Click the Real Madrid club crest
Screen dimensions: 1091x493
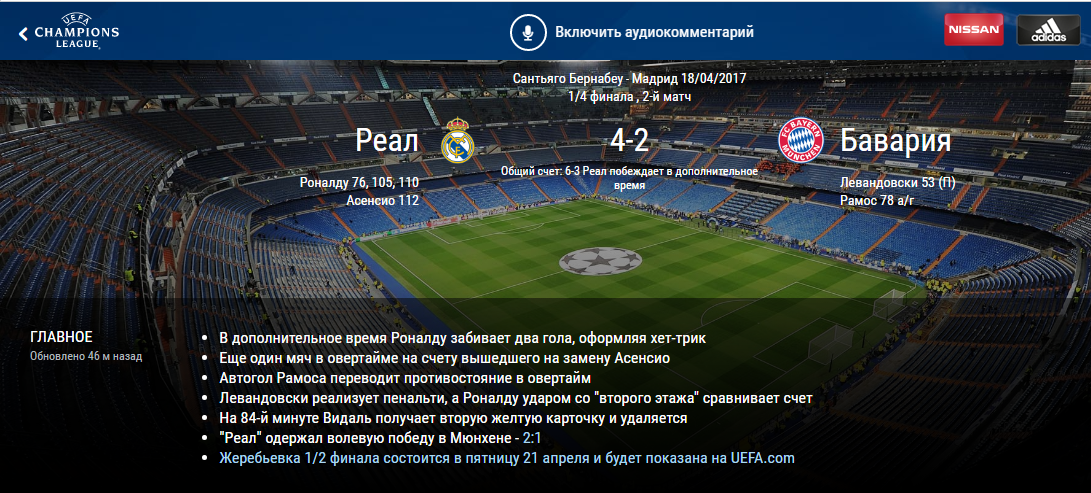point(456,141)
